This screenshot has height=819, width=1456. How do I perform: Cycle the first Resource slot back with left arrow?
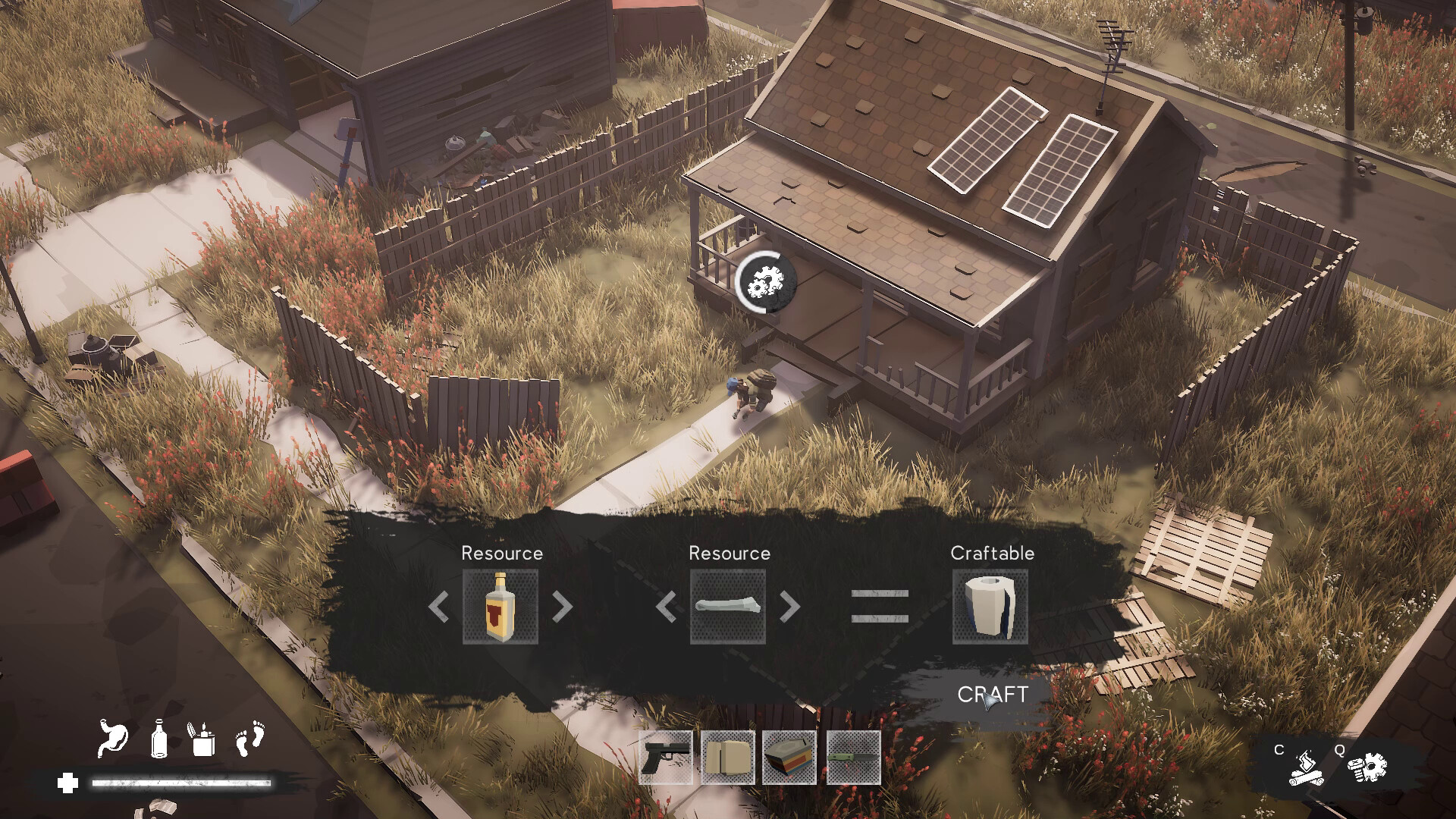click(438, 607)
